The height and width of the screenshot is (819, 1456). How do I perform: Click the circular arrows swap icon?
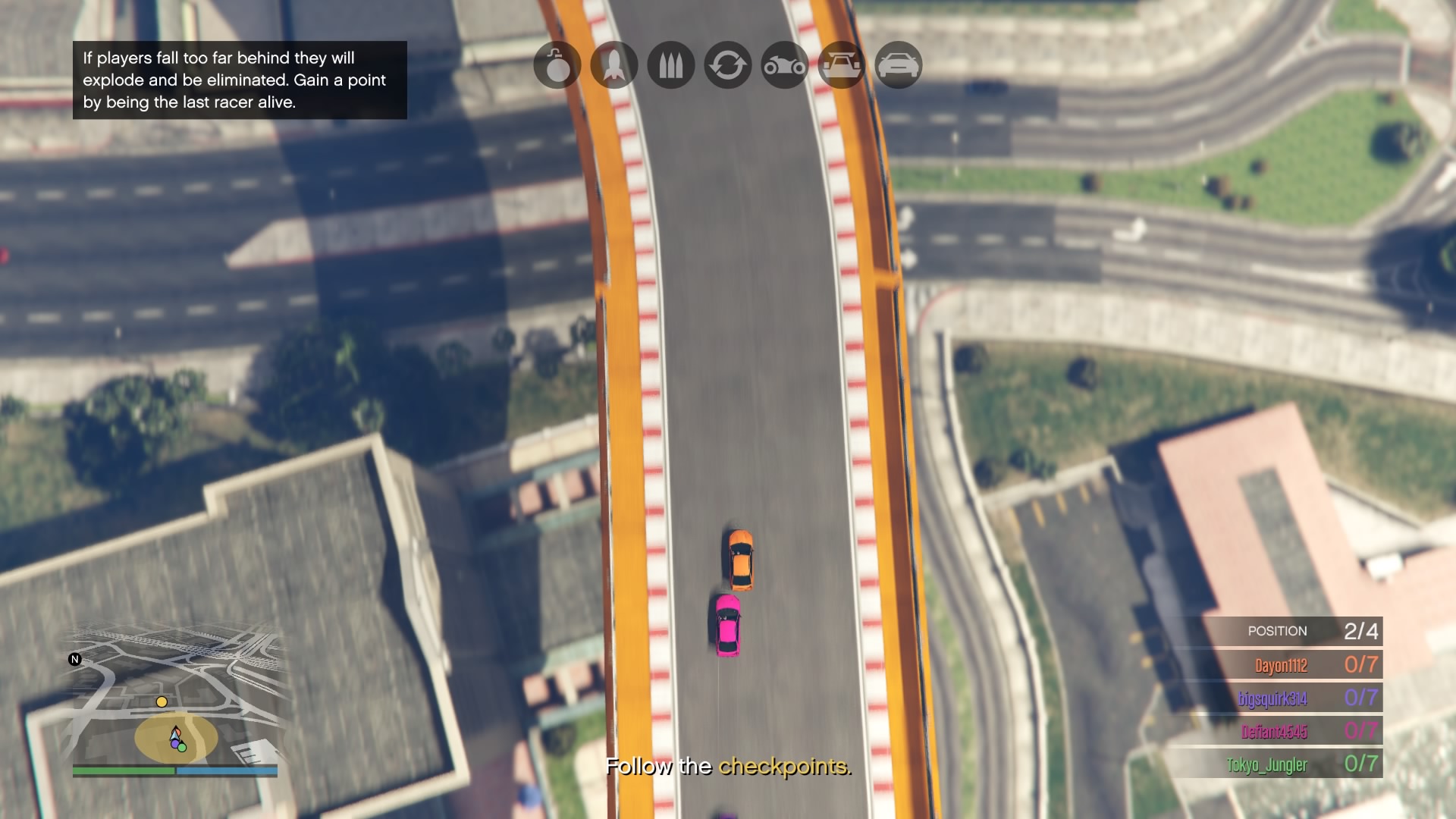tap(728, 65)
